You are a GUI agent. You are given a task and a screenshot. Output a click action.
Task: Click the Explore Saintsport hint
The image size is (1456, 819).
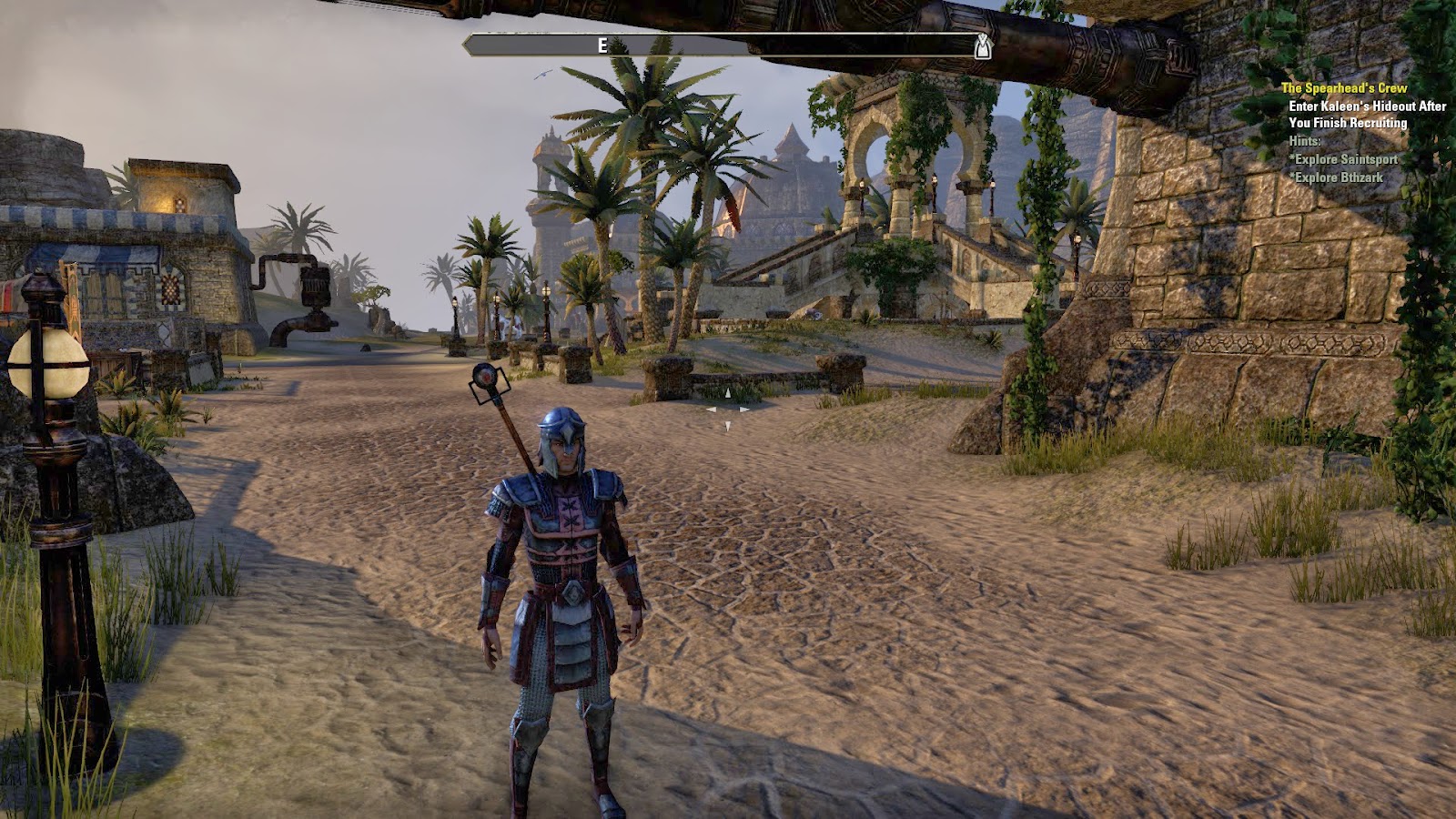tap(1345, 159)
